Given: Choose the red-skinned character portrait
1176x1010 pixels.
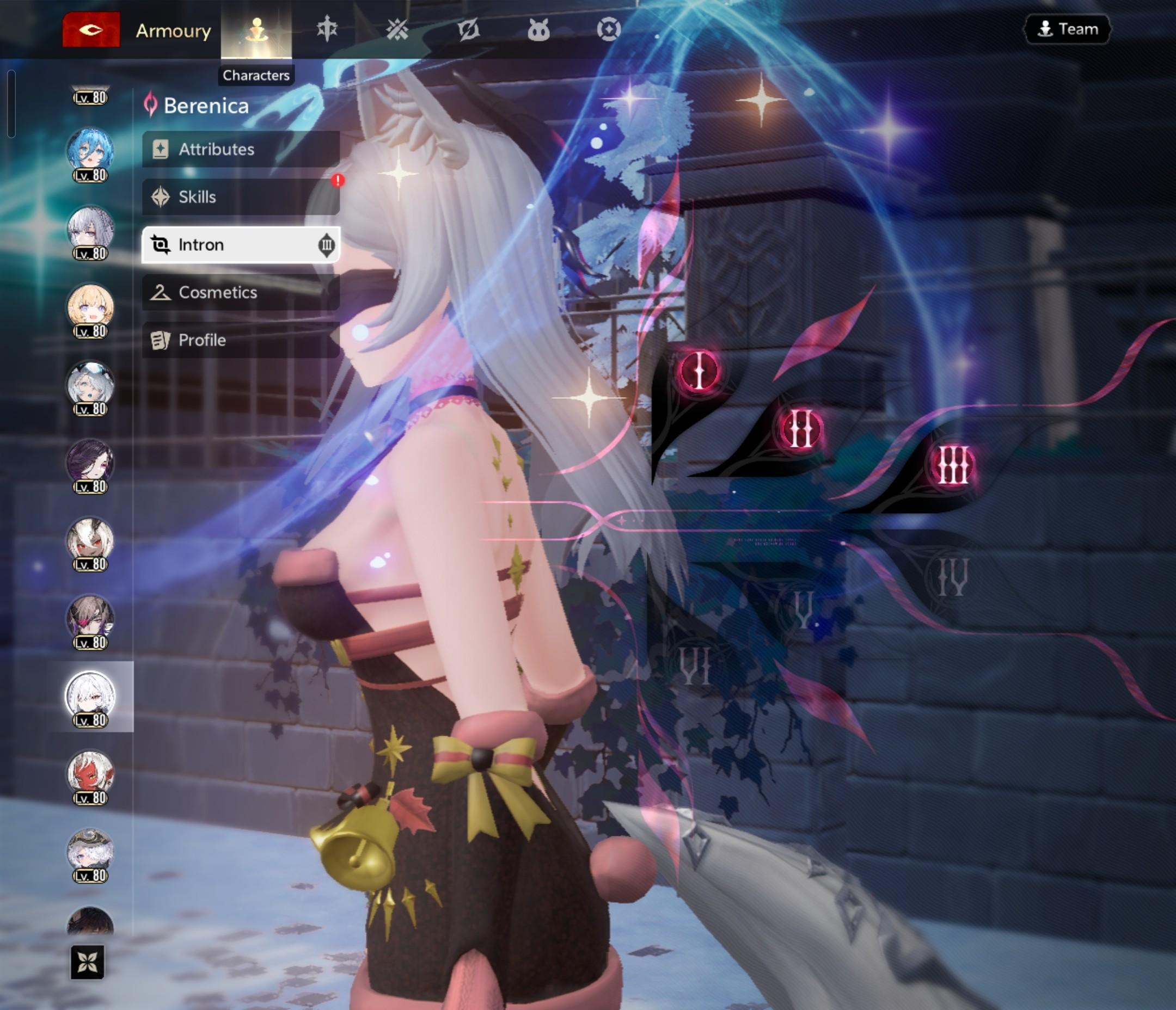Looking at the screenshot, I should click(90, 774).
